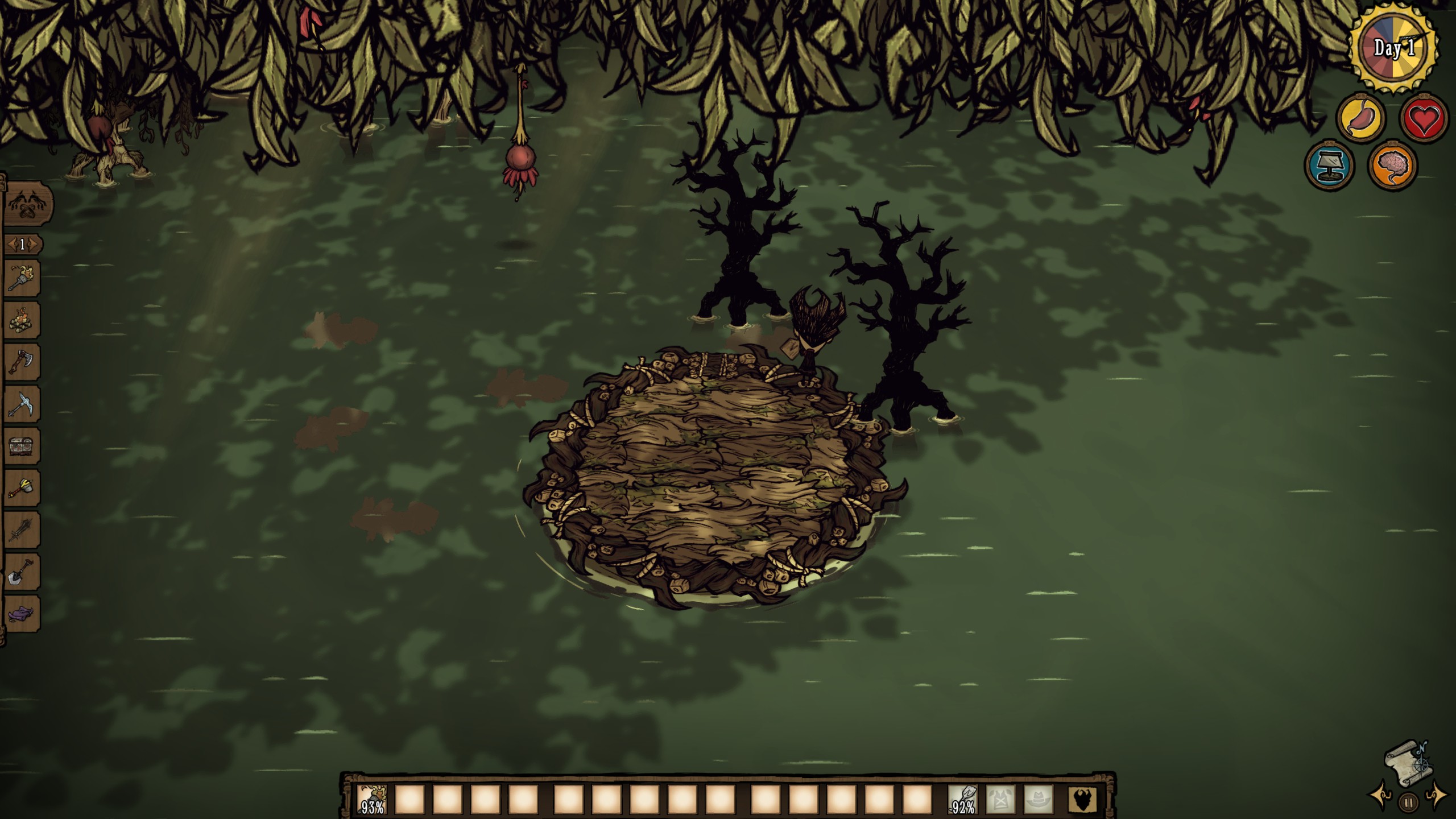Click the left arrow to view previous crafting page
1456x819 pixels.
[13, 243]
